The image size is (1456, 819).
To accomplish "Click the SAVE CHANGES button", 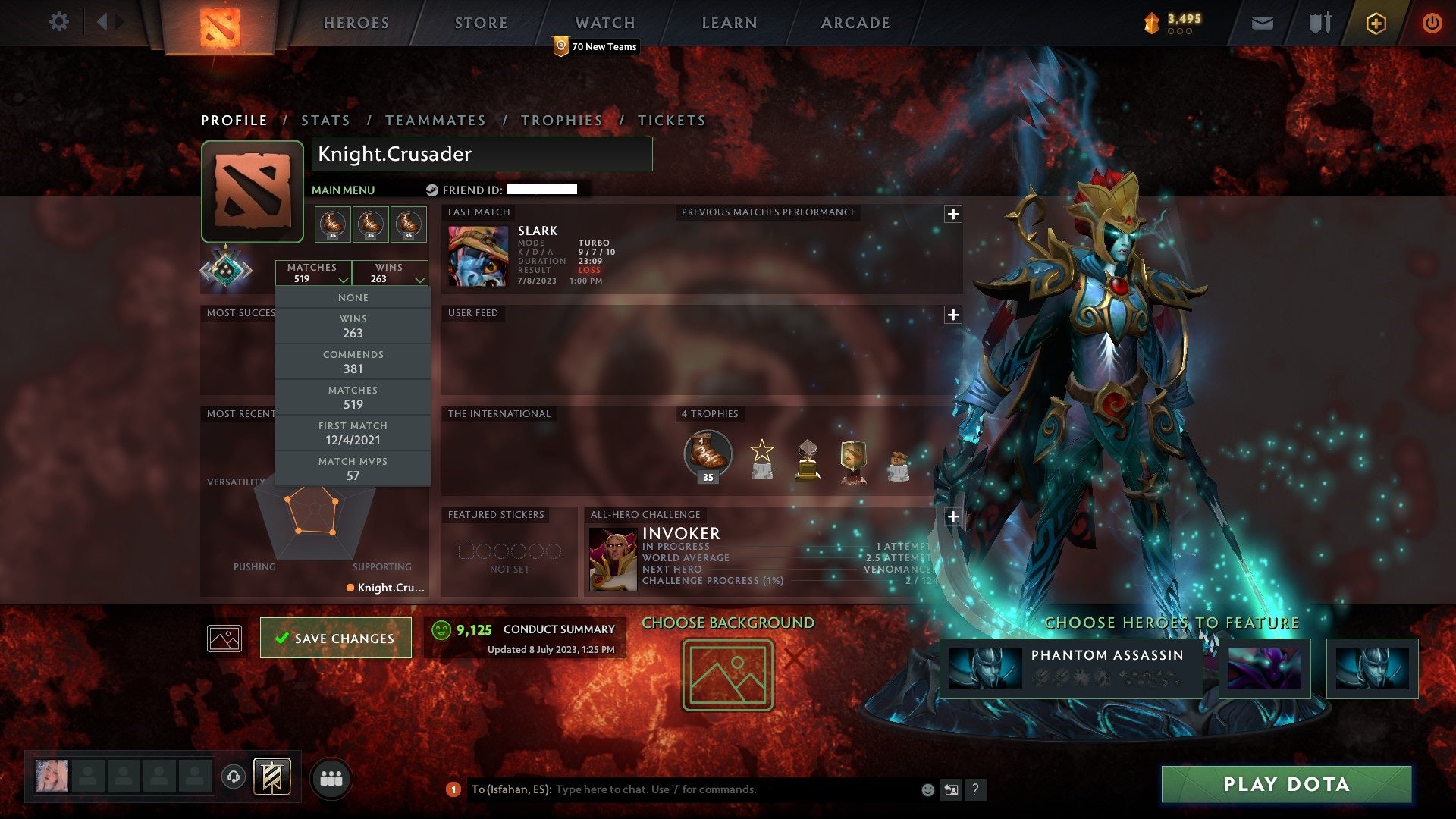I will tap(335, 639).
